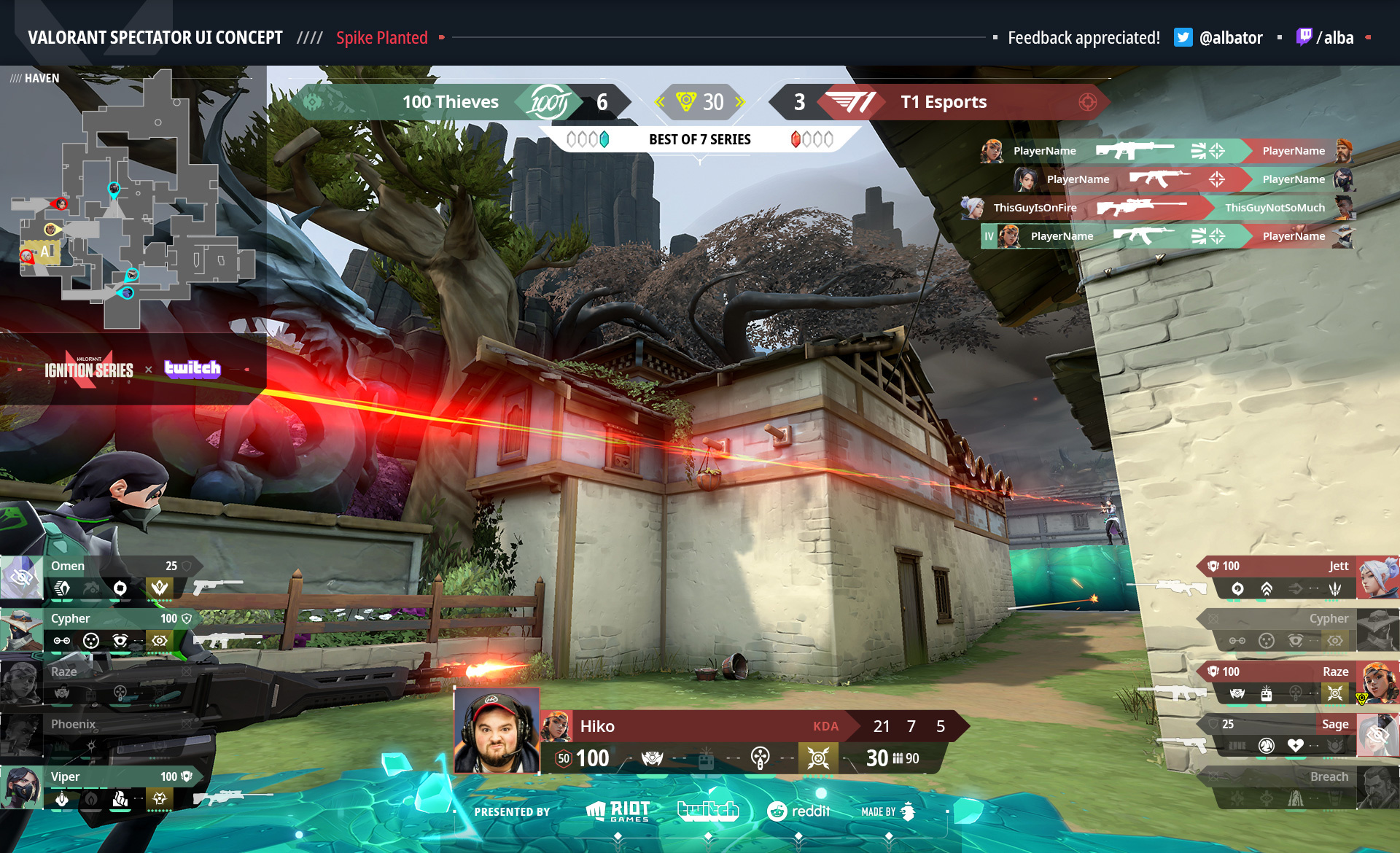Click the Twitch glitch logo in the header
1400x853 pixels.
(1306, 37)
